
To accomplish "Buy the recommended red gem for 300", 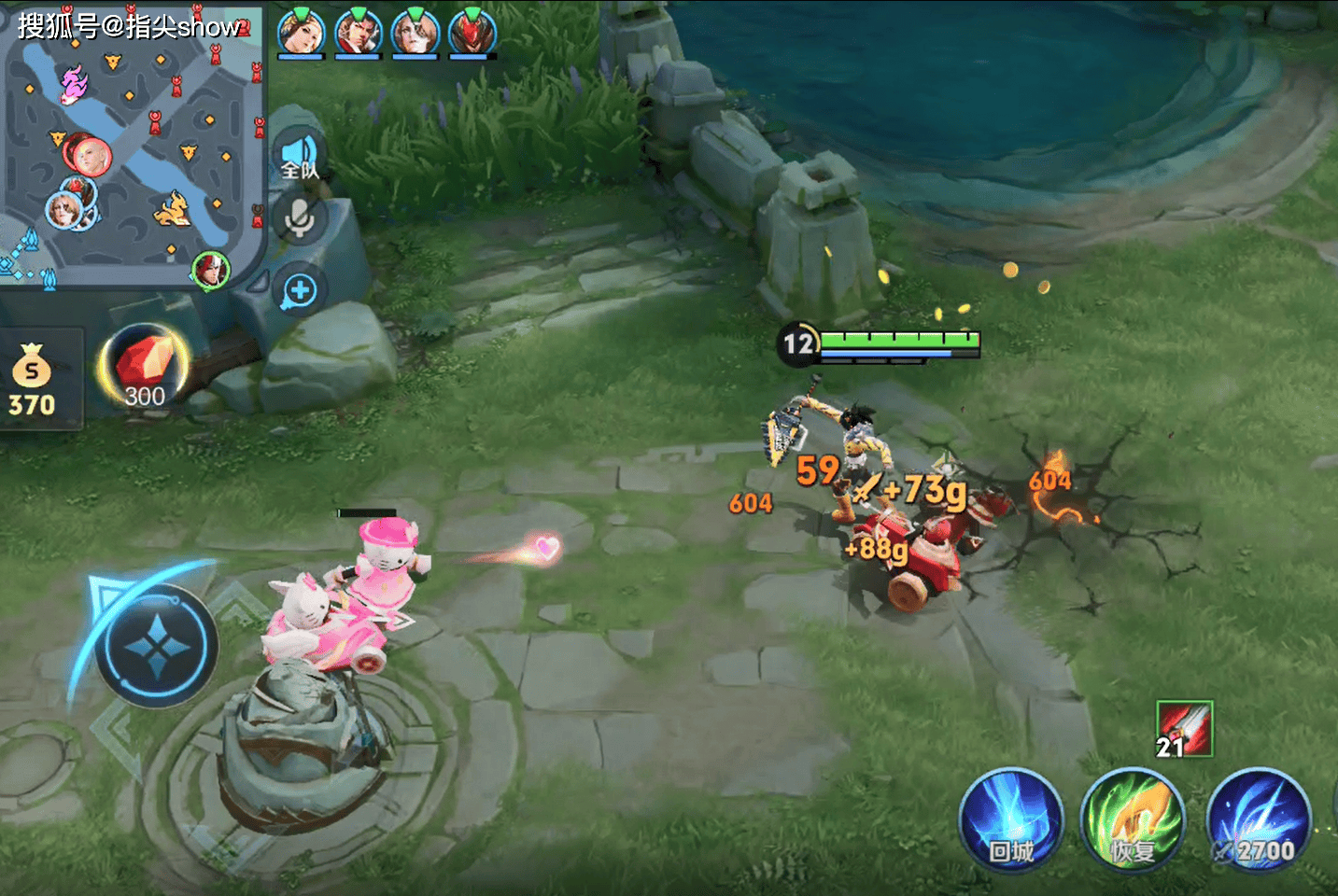I will [x=144, y=370].
